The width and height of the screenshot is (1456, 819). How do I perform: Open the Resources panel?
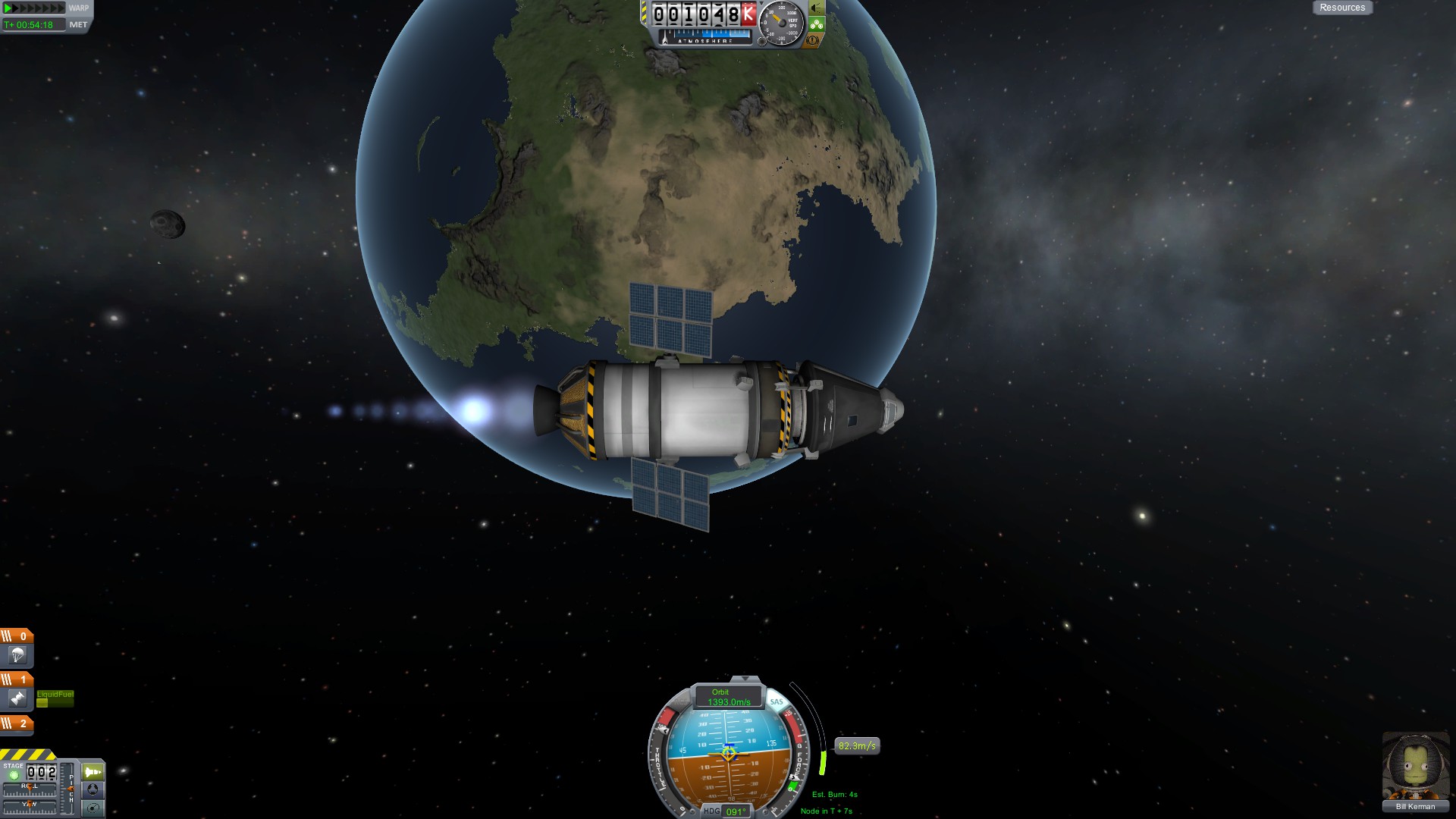coord(1341,8)
